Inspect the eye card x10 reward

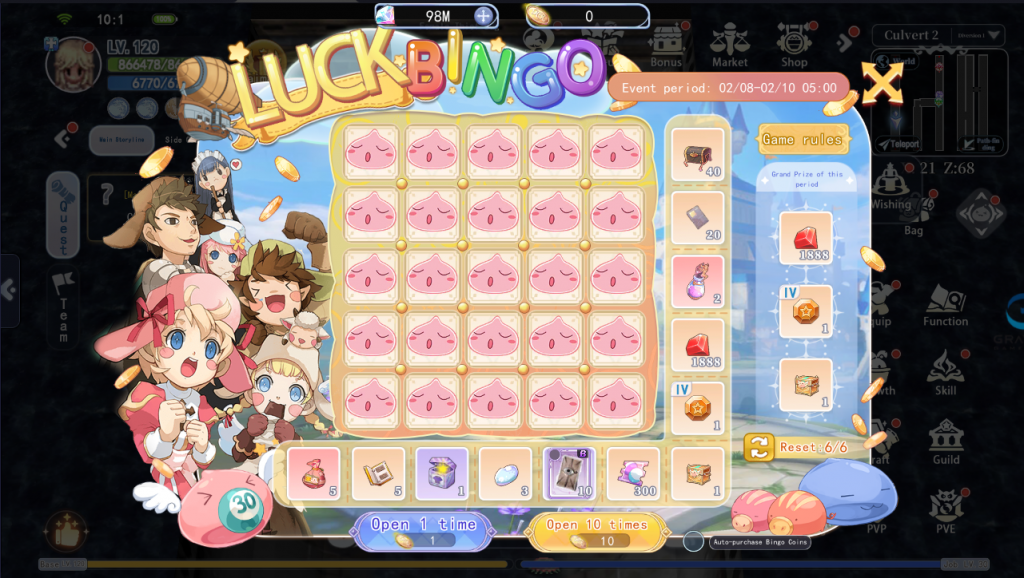[x=569, y=473]
